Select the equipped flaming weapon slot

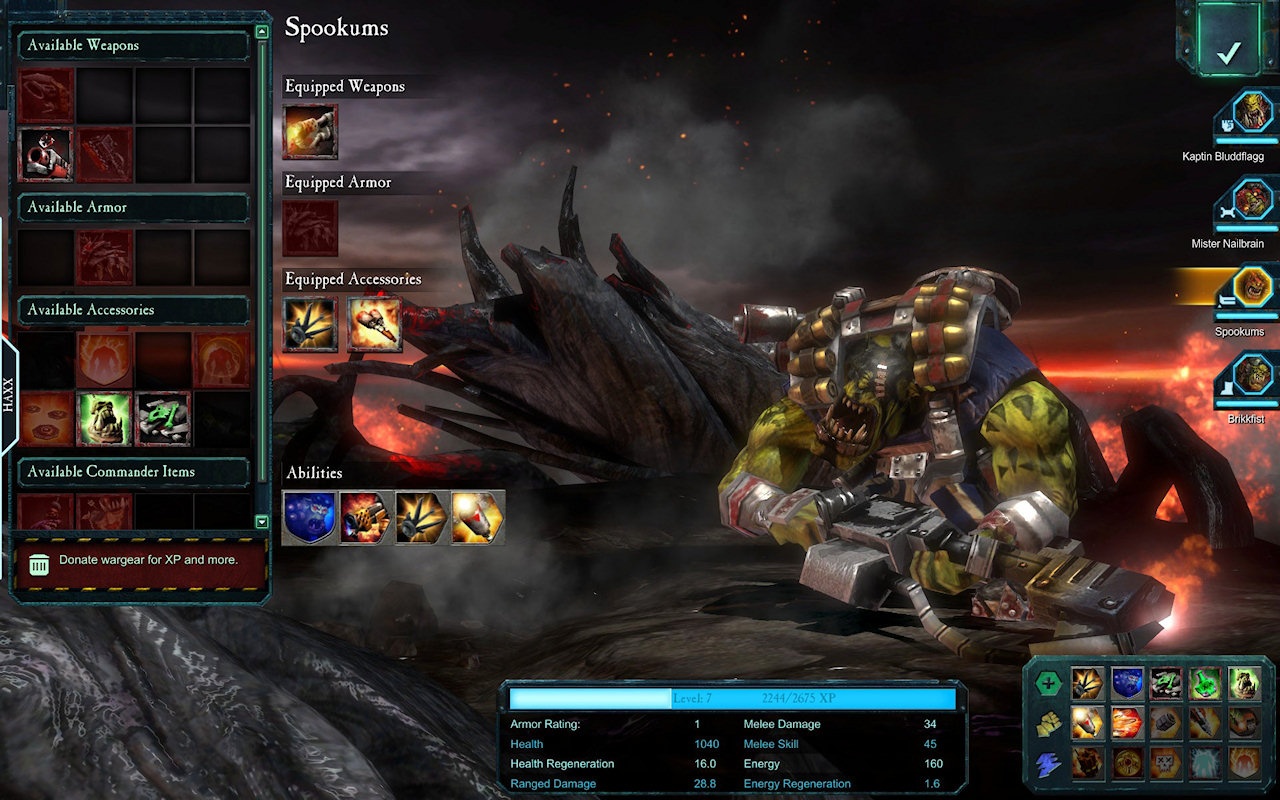tap(310, 132)
